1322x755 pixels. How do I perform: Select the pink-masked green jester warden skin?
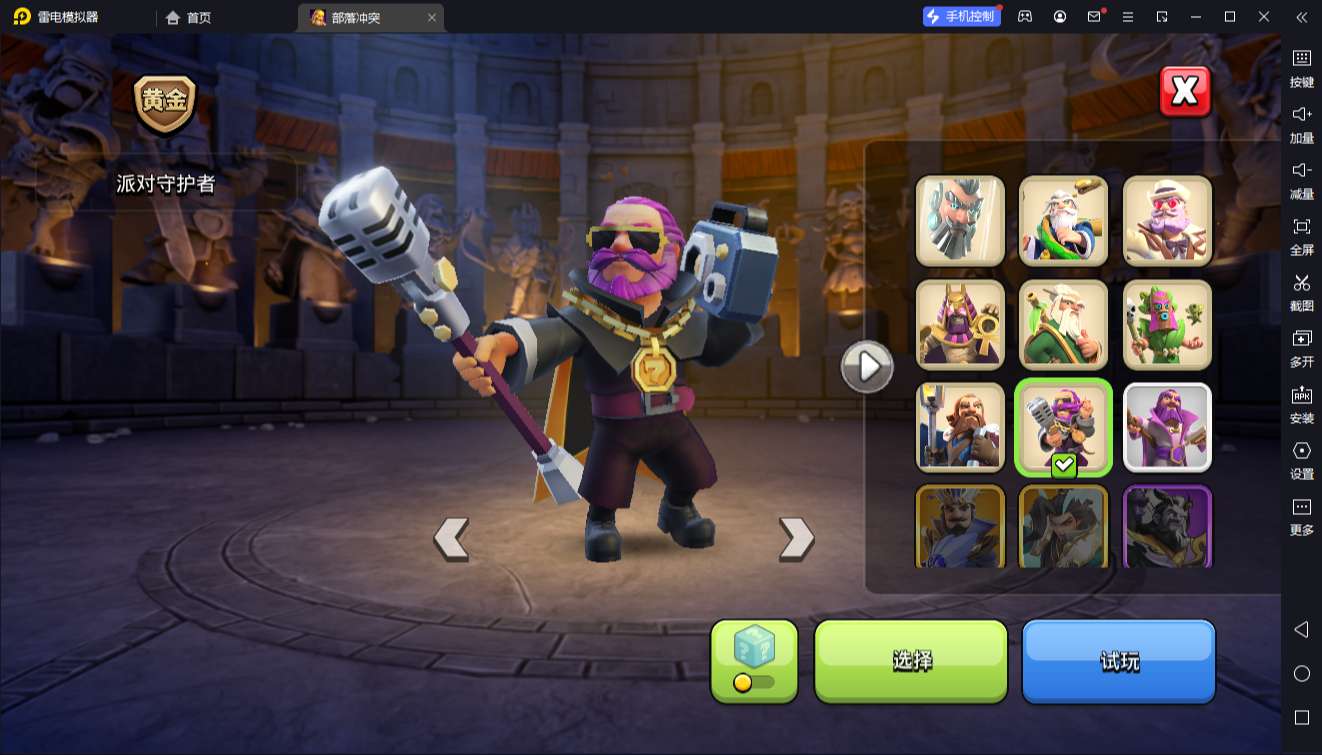pyautogui.click(x=1167, y=324)
